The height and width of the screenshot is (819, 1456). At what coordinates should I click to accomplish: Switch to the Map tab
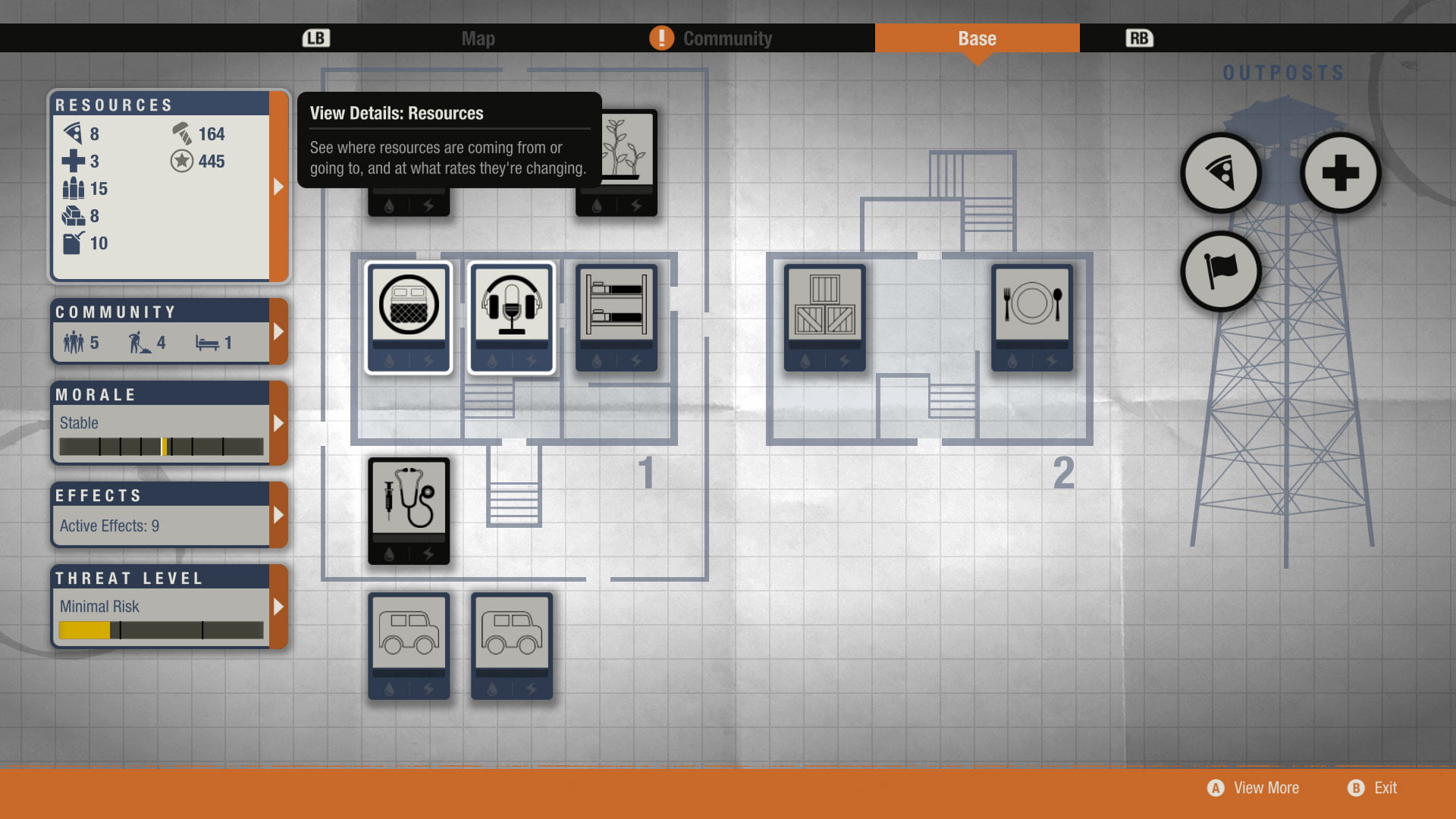click(x=478, y=39)
